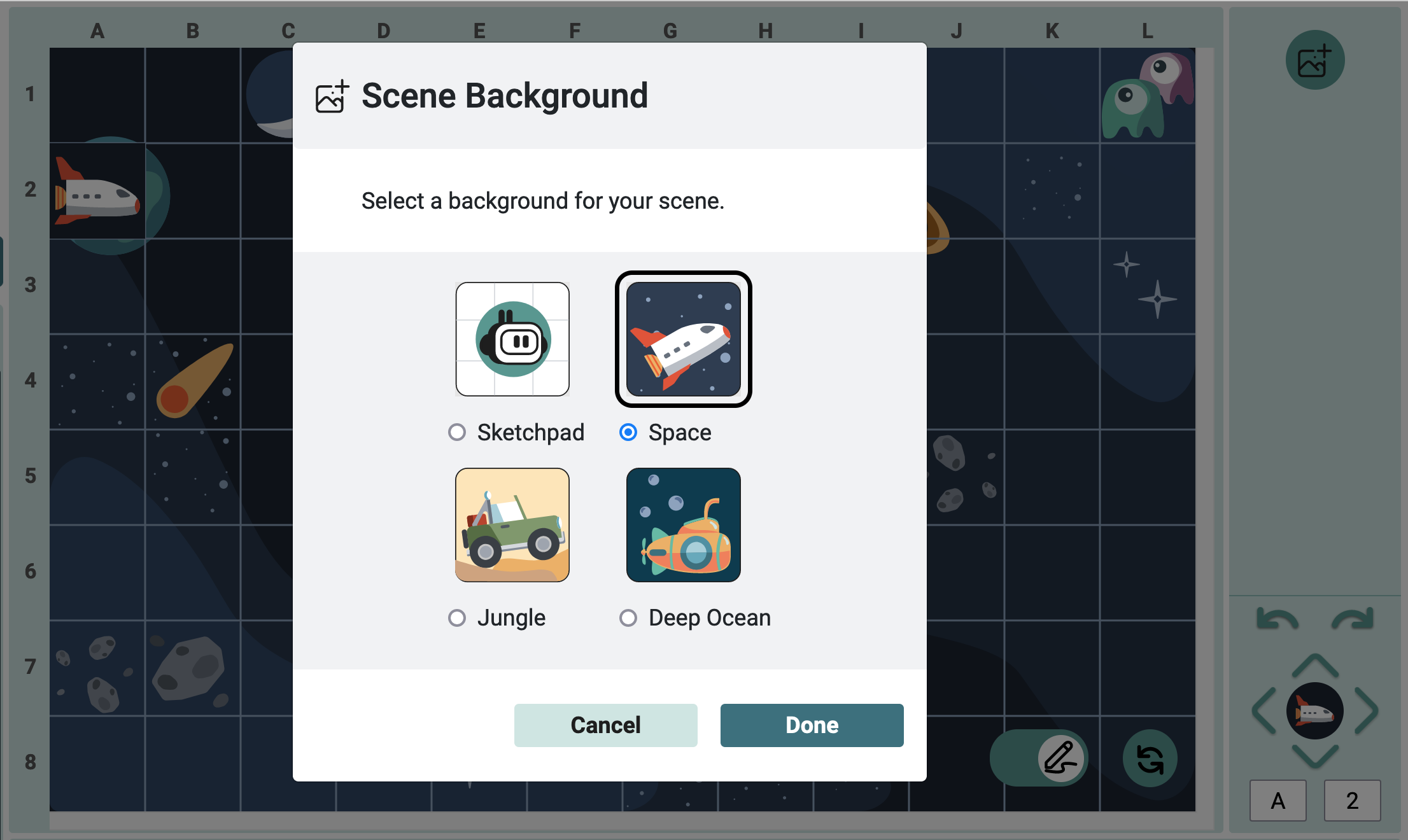Click the rocket in the movement control pad
The image size is (1408, 840).
[x=1314, y=711]
